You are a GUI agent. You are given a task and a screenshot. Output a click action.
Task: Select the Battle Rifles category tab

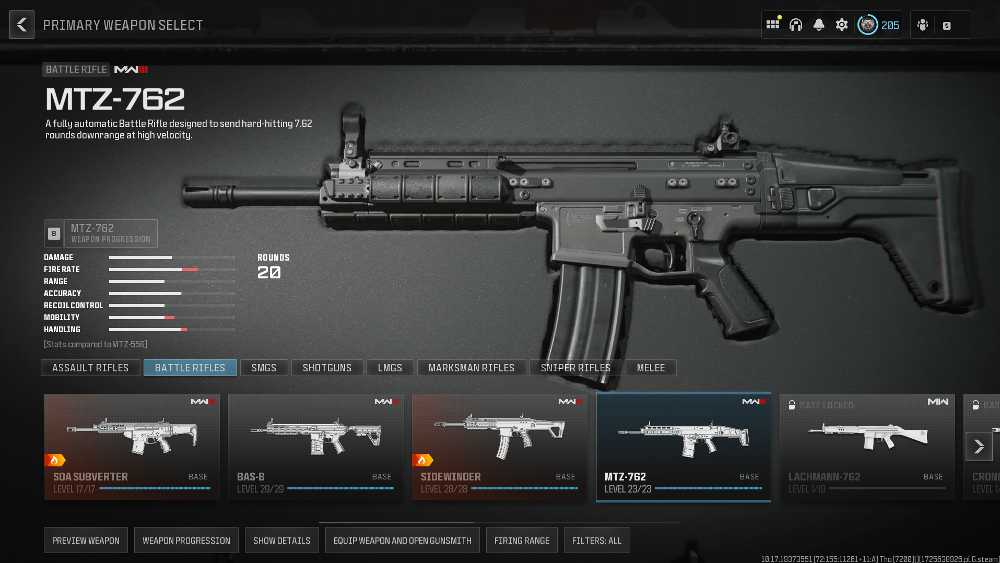[x=190, y=368]
